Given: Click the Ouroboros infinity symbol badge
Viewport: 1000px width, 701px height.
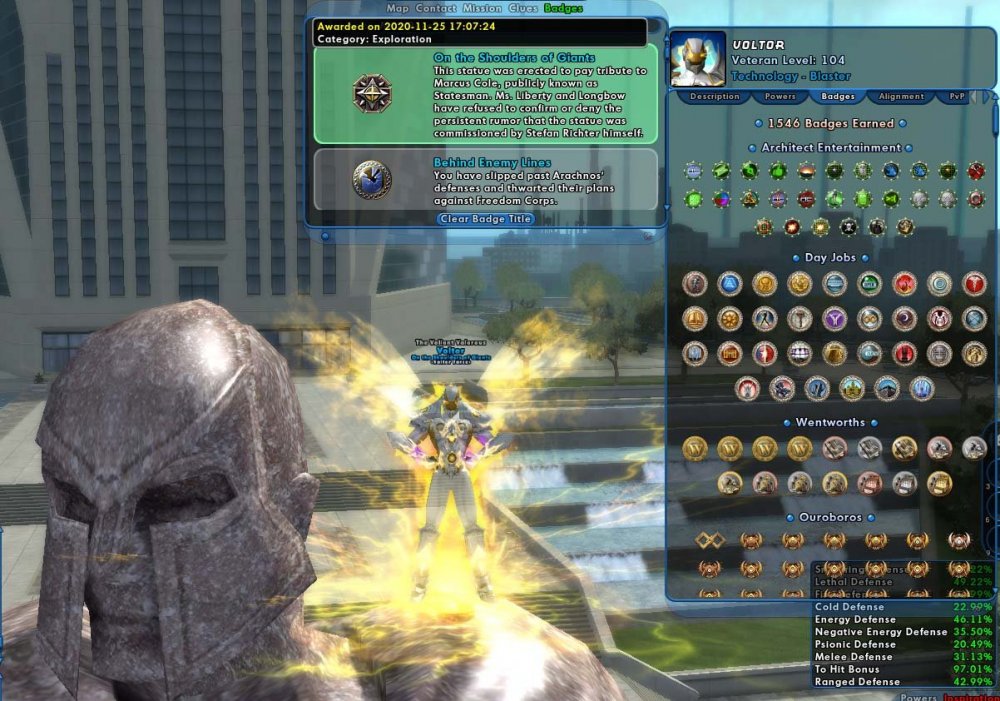Looking at the screenshot, I should pos(710,541).
